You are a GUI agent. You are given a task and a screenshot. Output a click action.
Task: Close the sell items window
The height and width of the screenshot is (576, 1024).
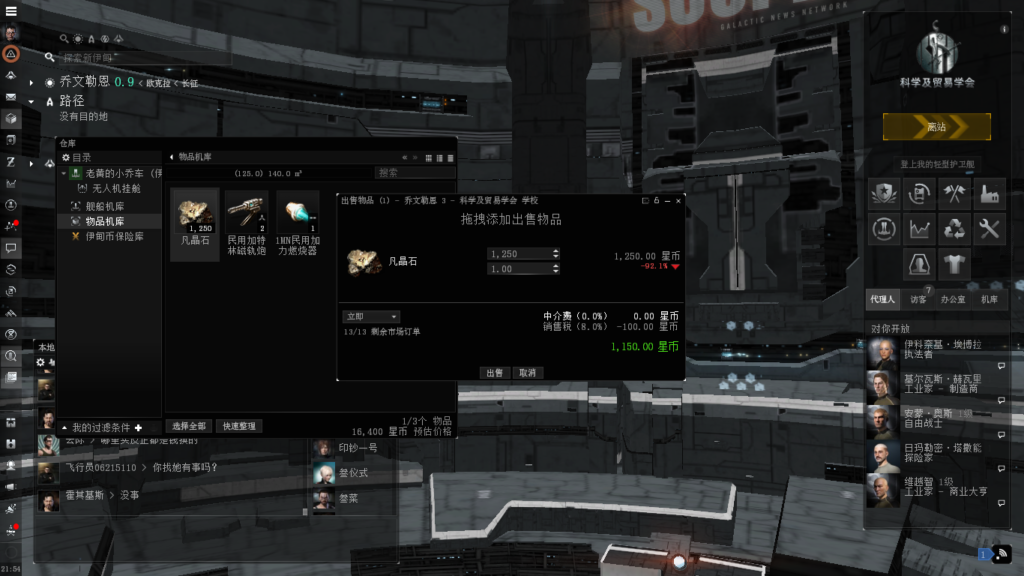[x=678, y=201]
